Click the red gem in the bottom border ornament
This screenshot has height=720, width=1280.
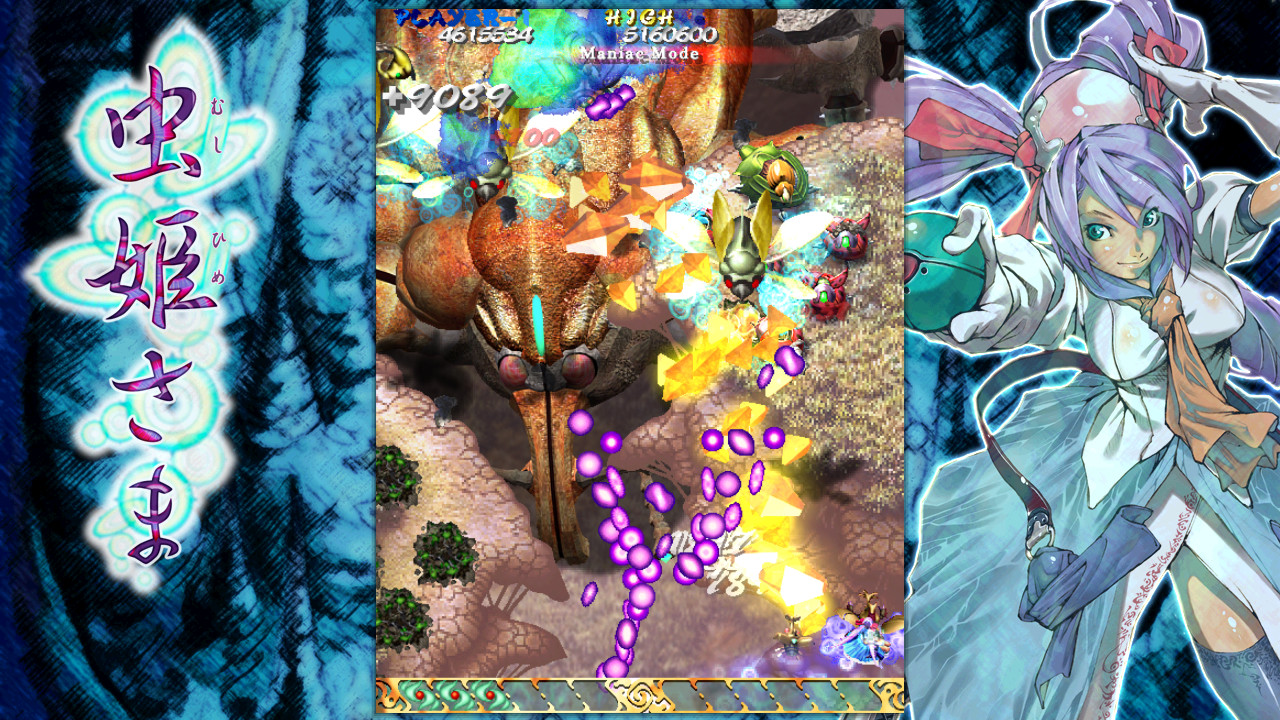pyautogui.click(x=420, y=693)
